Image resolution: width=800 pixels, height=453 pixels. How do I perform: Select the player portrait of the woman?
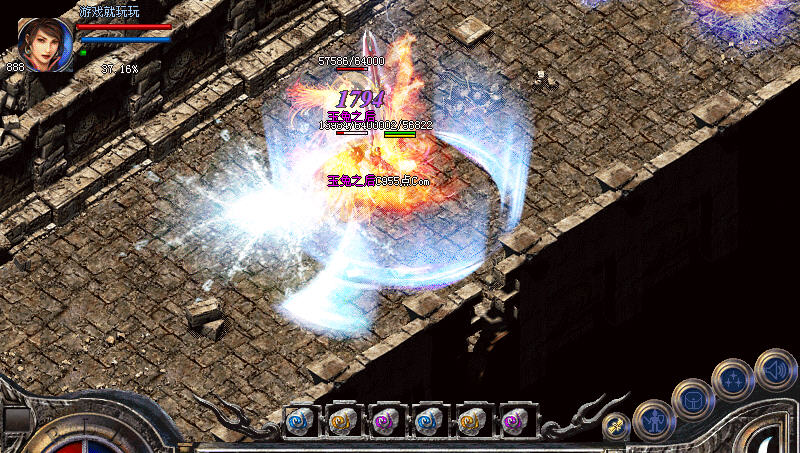[45, 44]
